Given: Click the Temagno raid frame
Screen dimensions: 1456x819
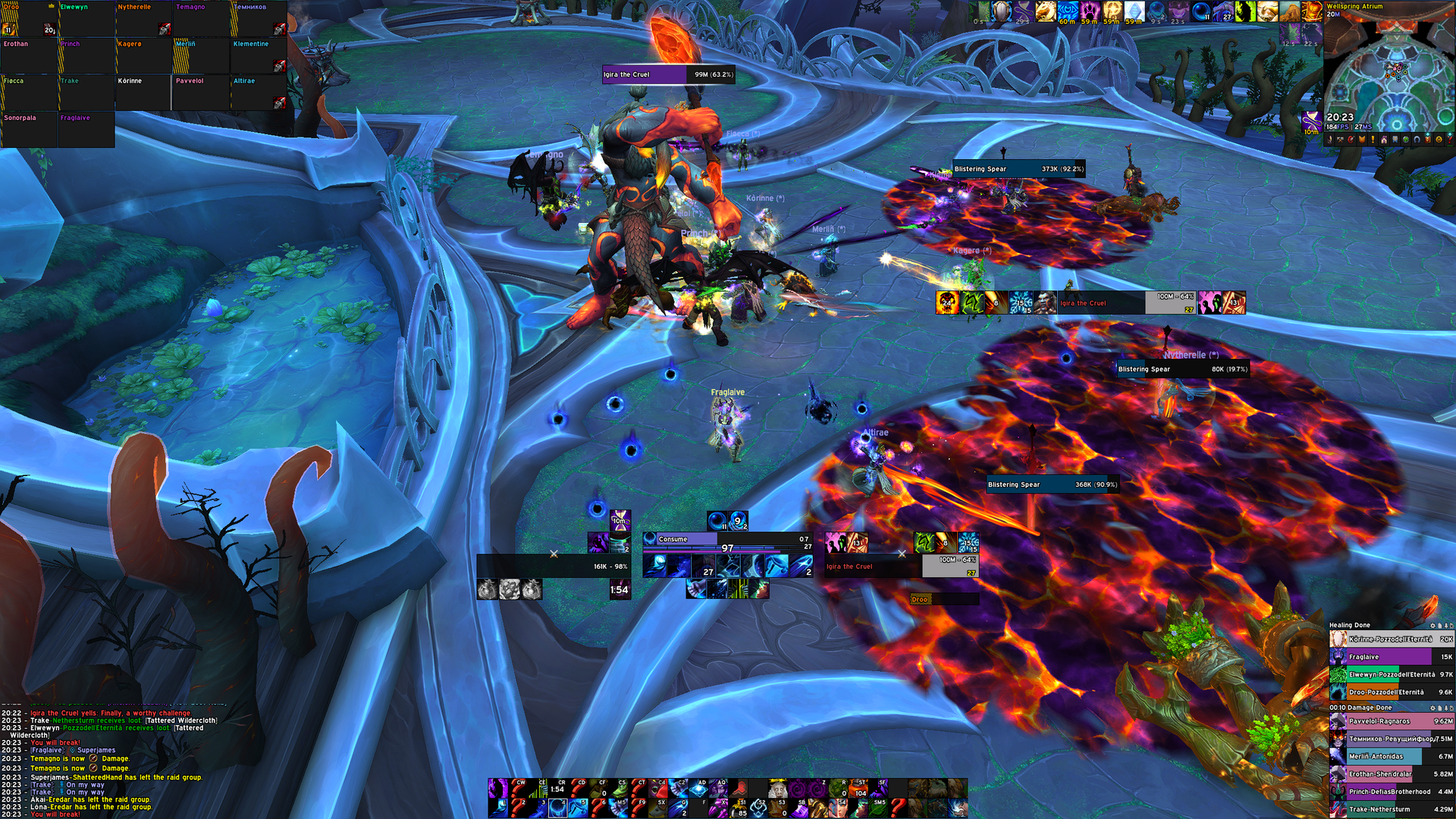Looking at the screenshot, I should (x=201, y=18).
